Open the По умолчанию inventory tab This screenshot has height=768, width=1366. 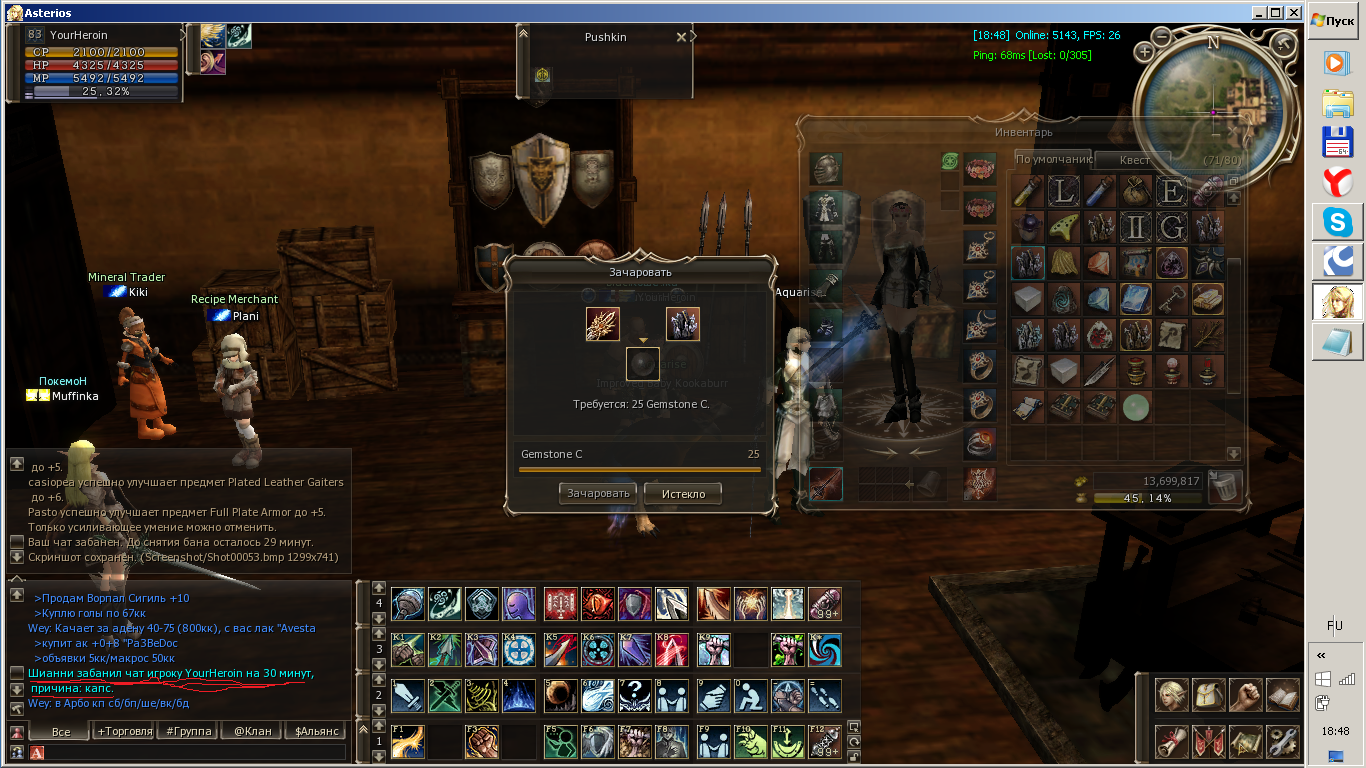pos(1053,159)
